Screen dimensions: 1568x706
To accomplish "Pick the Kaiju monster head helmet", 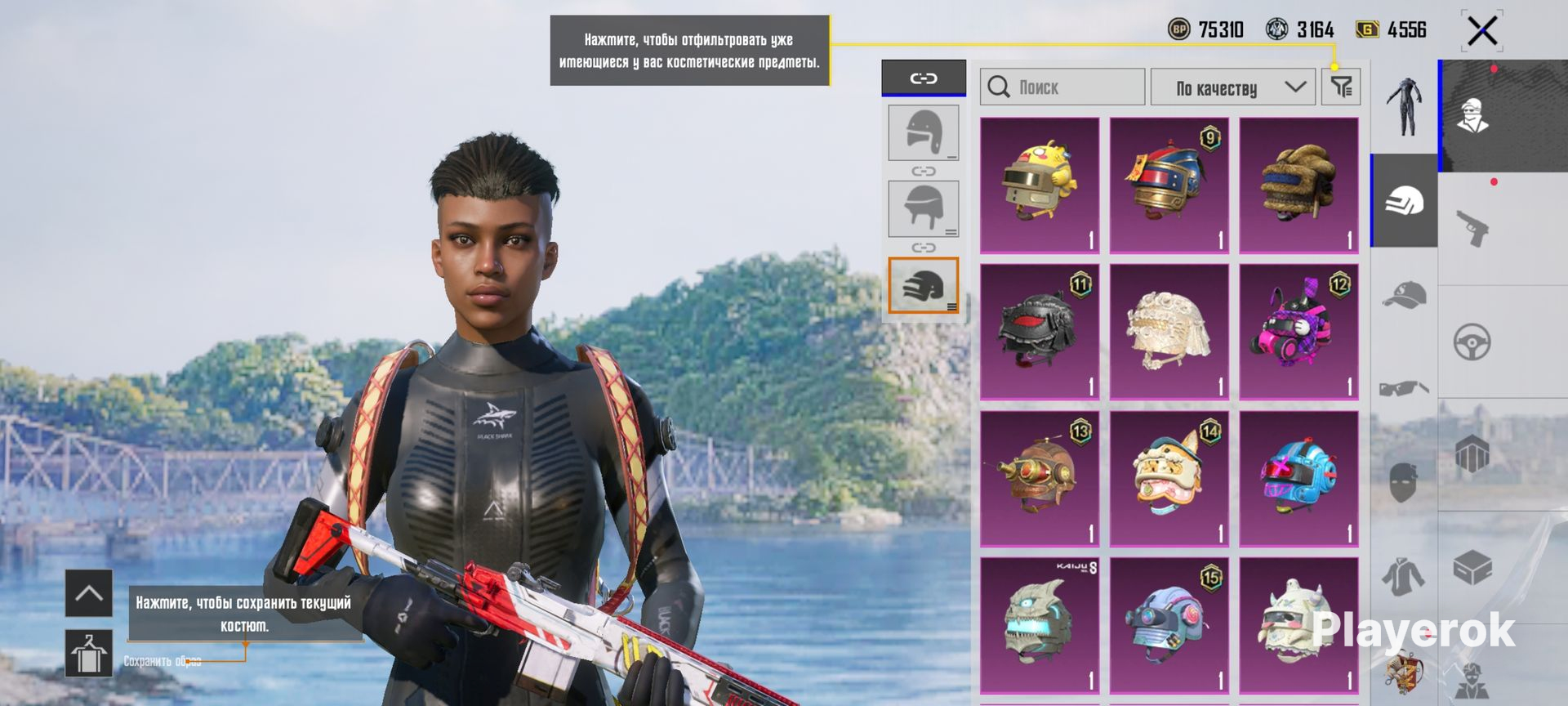I will coord(1039,626).
